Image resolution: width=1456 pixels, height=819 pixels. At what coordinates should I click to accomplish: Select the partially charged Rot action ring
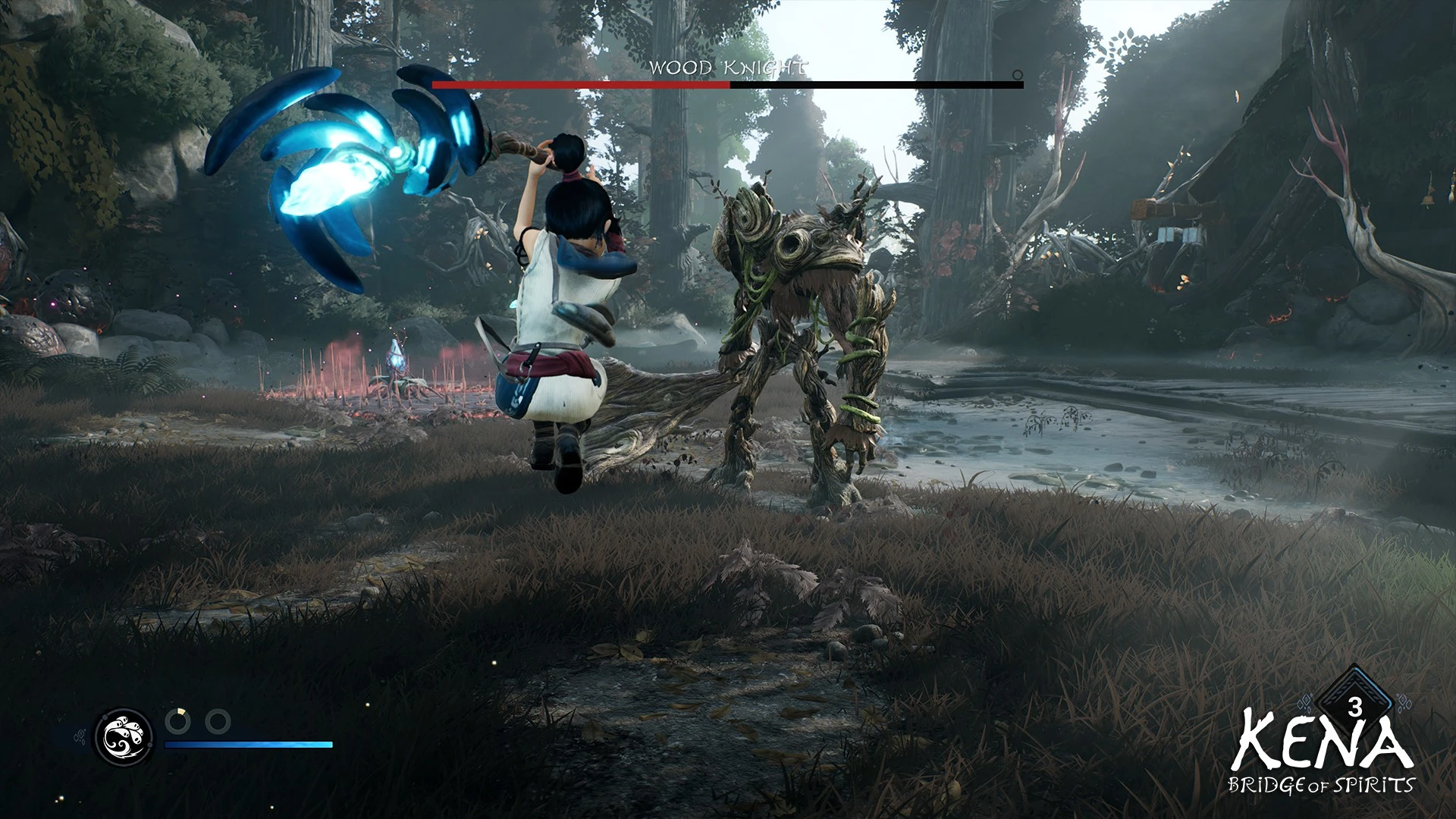tap(178, 721)
